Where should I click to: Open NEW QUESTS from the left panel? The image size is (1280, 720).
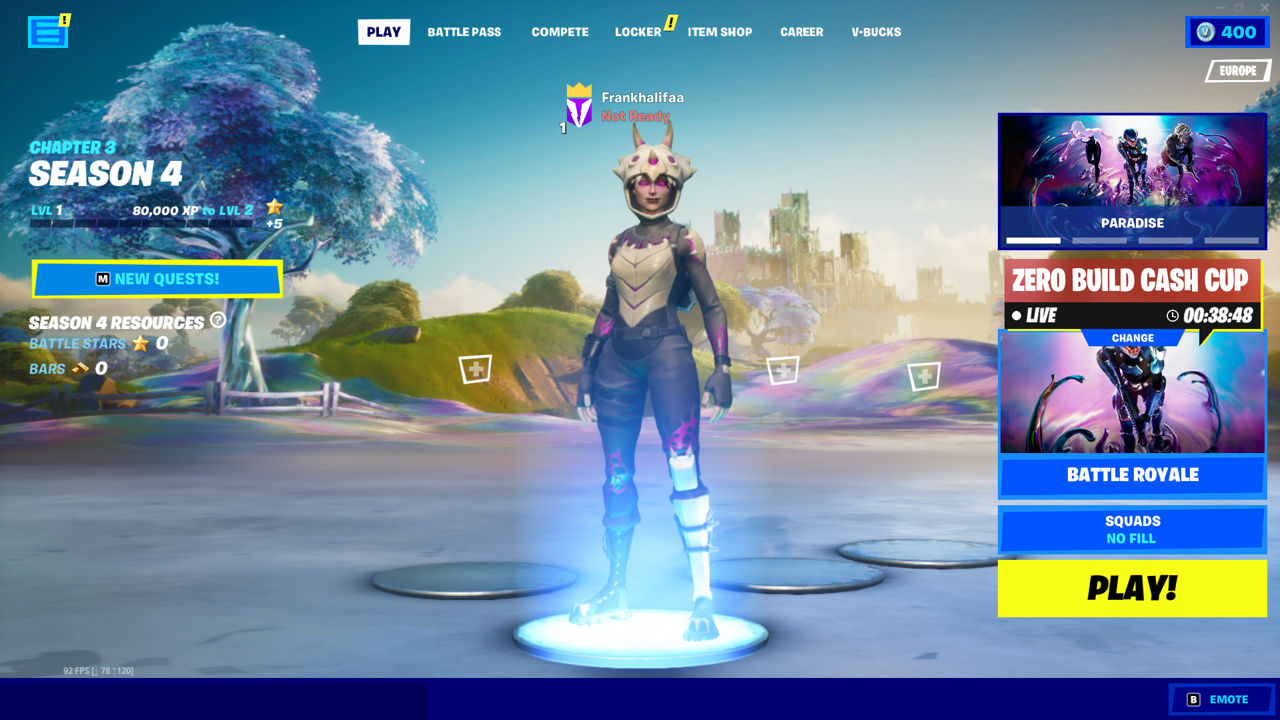pyautogui.click(x=157, y=279)
